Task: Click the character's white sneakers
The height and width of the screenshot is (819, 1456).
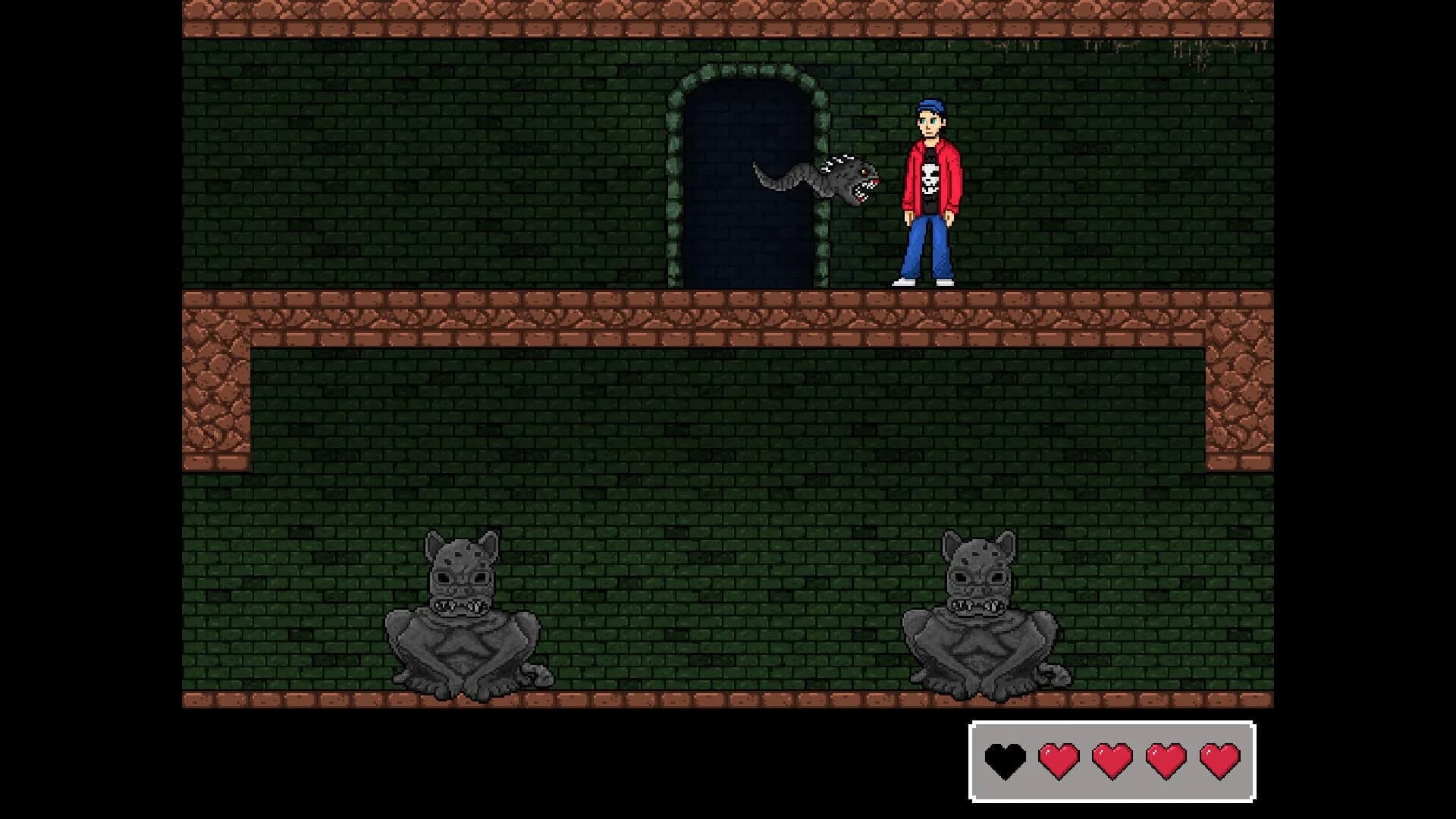Action: pos(927,282)
